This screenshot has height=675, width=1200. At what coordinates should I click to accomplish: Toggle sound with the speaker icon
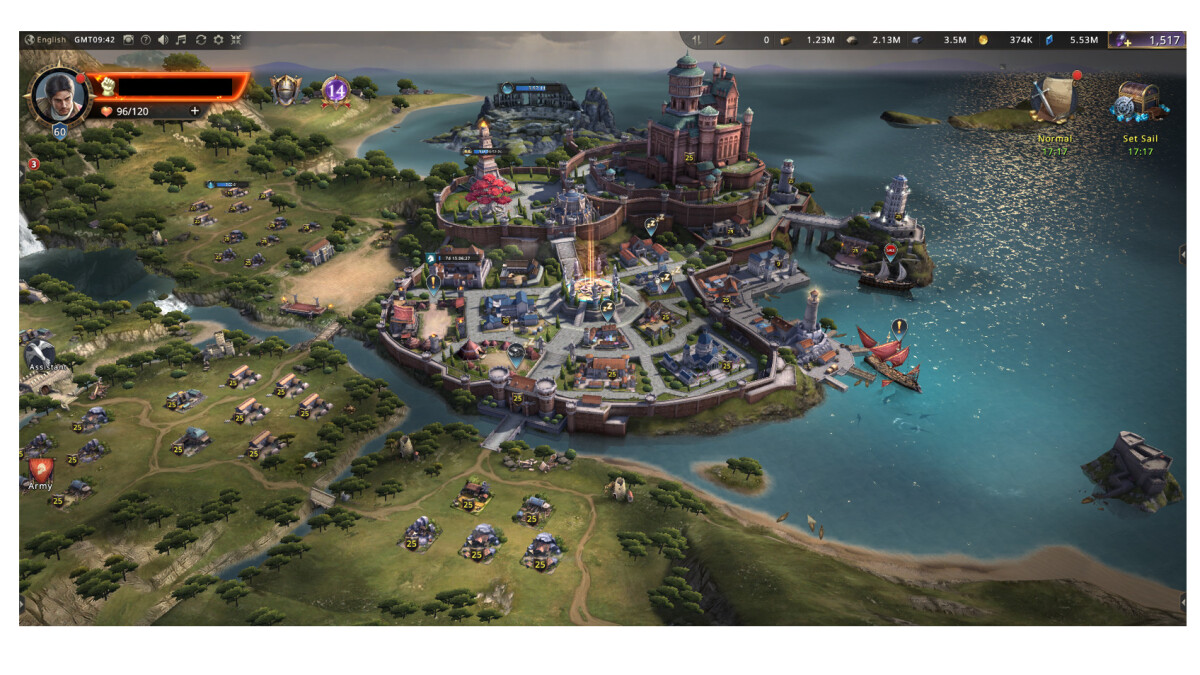click(163, 40)
